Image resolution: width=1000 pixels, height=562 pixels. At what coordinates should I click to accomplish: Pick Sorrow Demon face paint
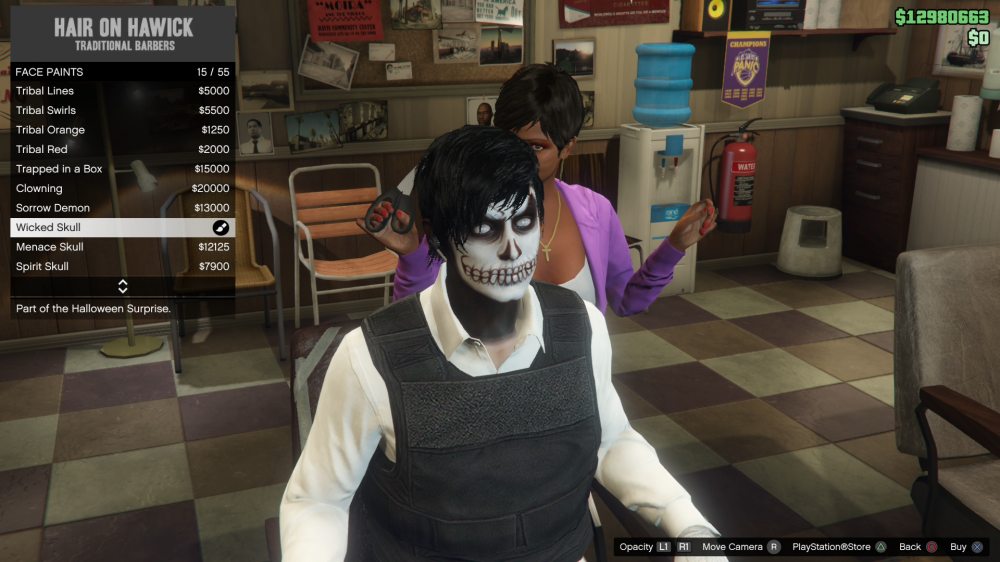pos(122,208)
